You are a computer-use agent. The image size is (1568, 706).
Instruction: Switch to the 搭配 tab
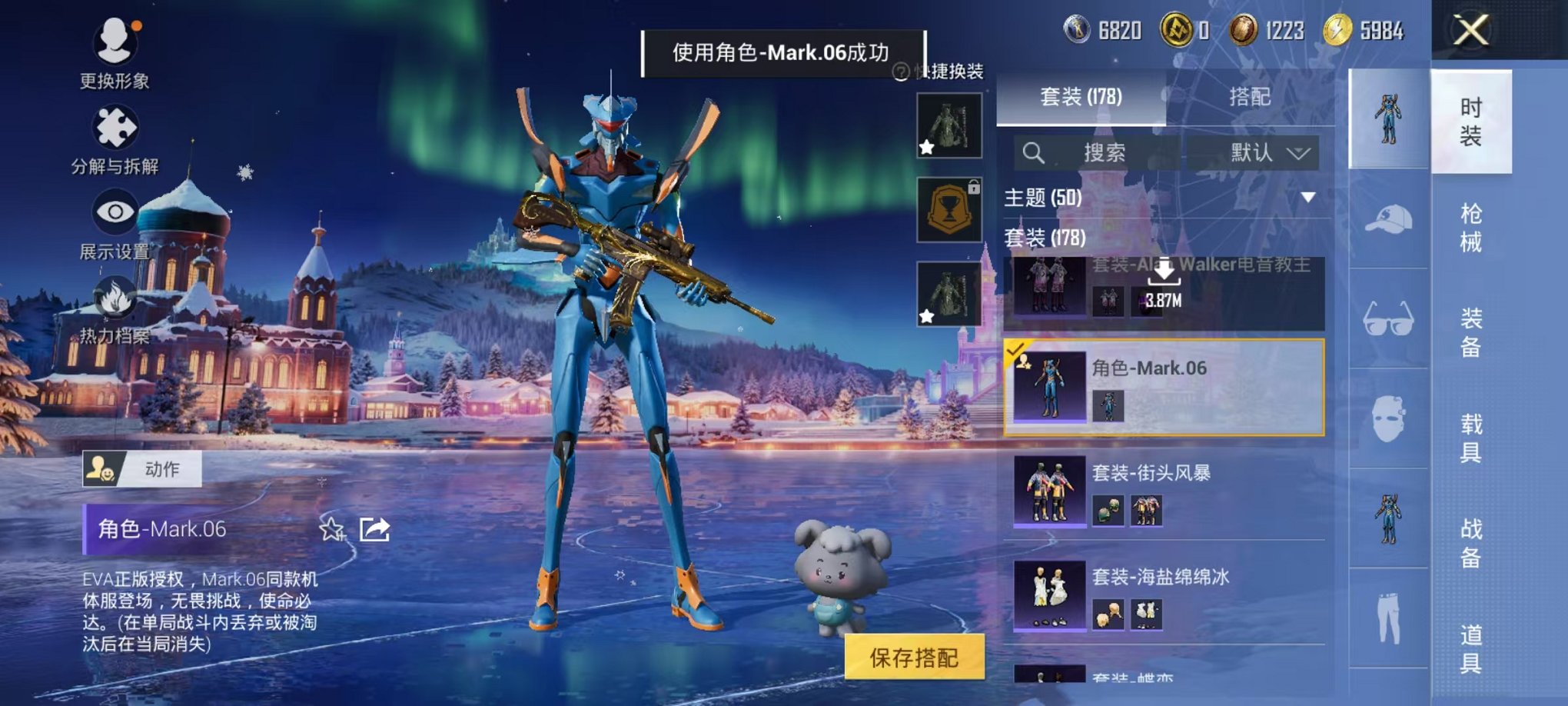click(x=1251, y=98)
